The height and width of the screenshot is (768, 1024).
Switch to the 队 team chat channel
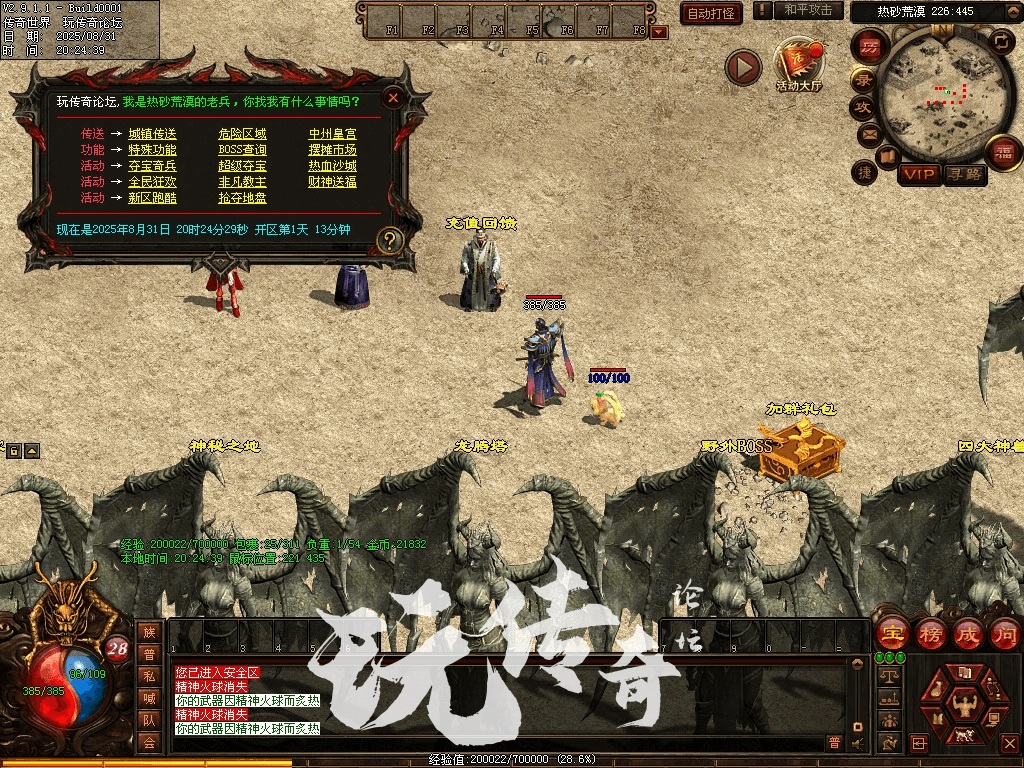(x=149, y=720)
